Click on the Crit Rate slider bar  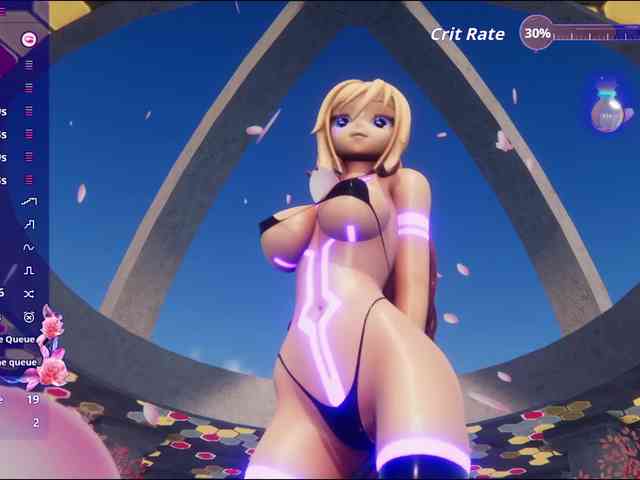(596, 33)
